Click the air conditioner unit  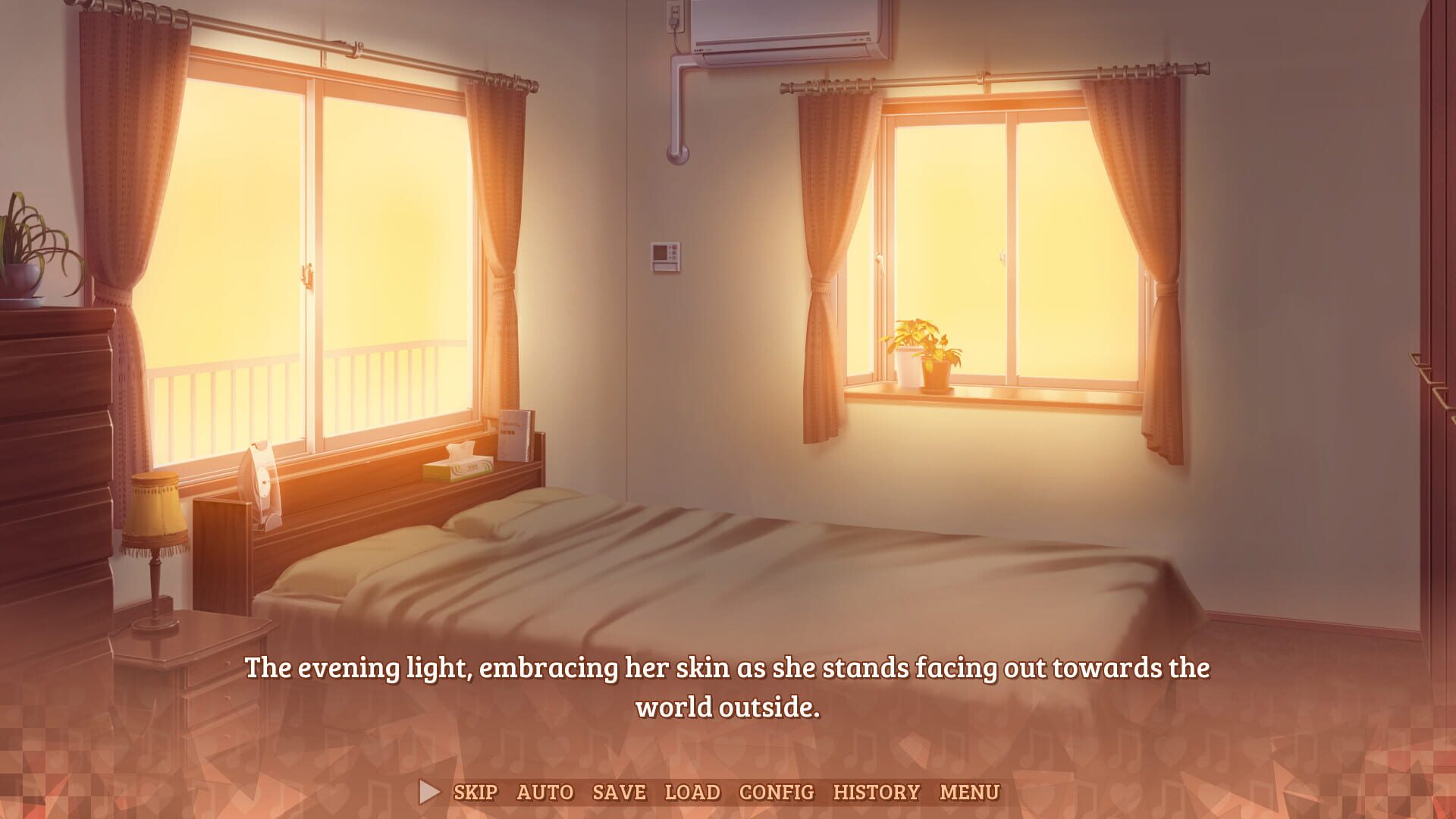pos(789,30)
